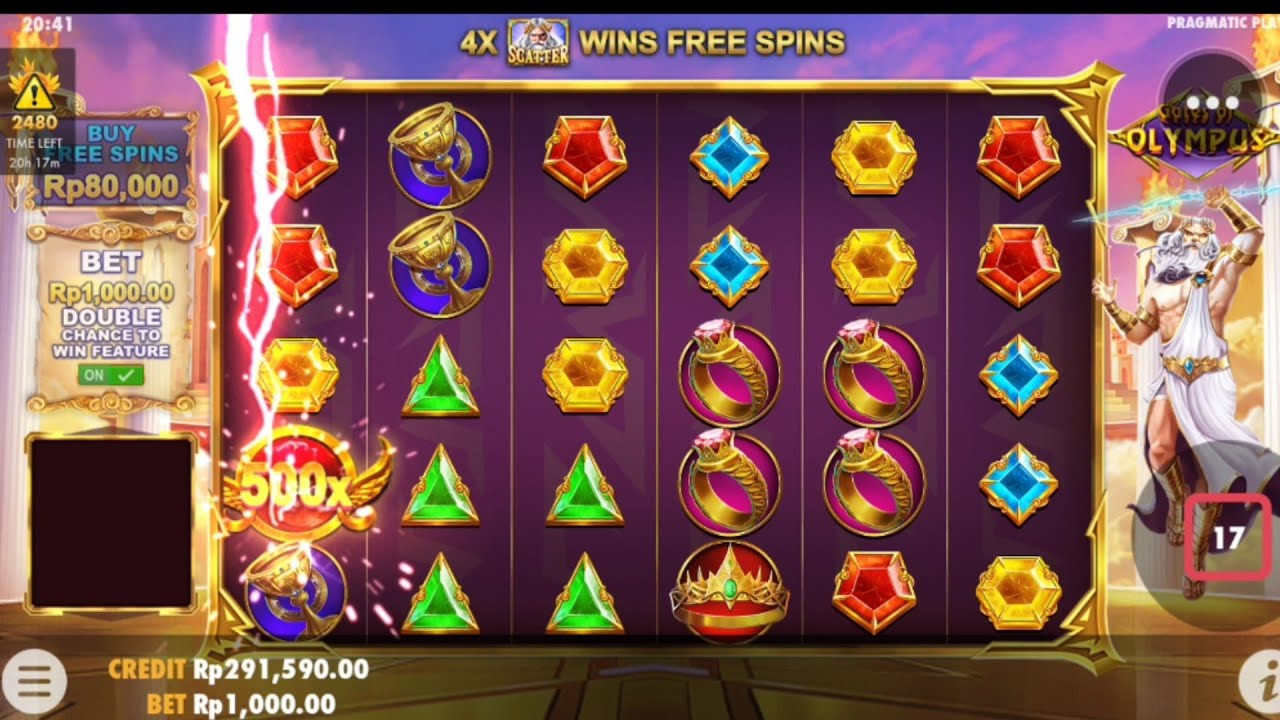Click a blue diamond gem symbol
Image resolution: width=1280 pixels, height=720 pixels.
click(x=731, y=157)
